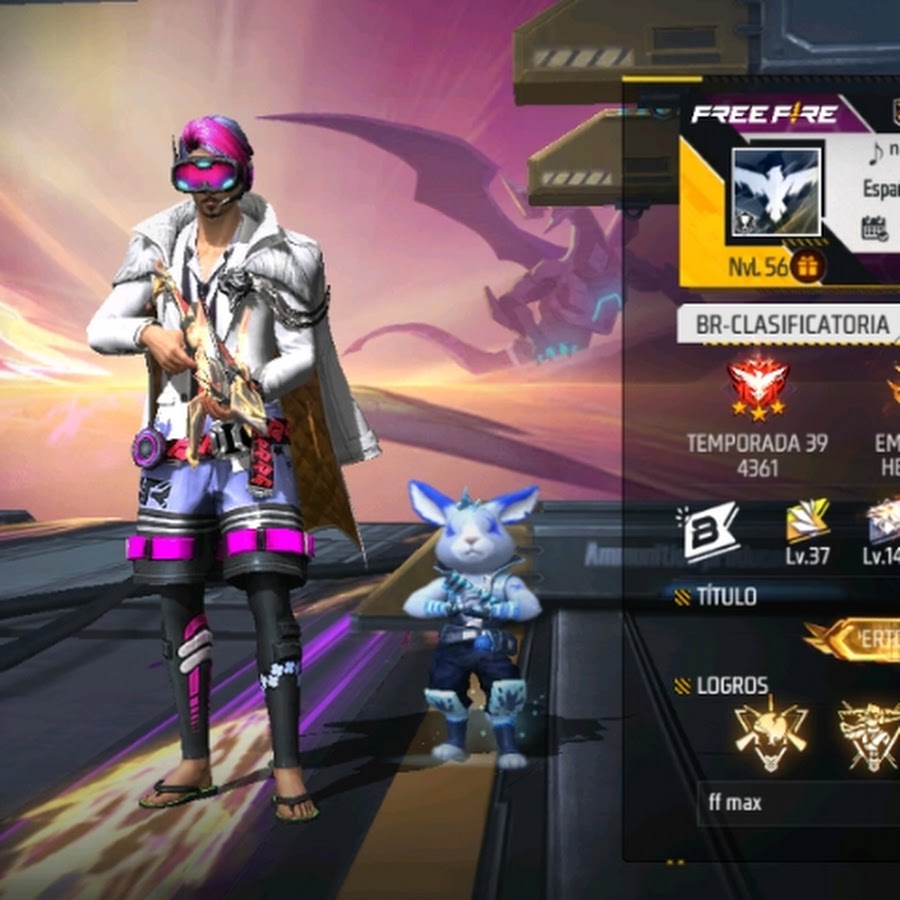900x900 pixels.
Task: Open the eagle profile avatar
Action: point(776,193)
